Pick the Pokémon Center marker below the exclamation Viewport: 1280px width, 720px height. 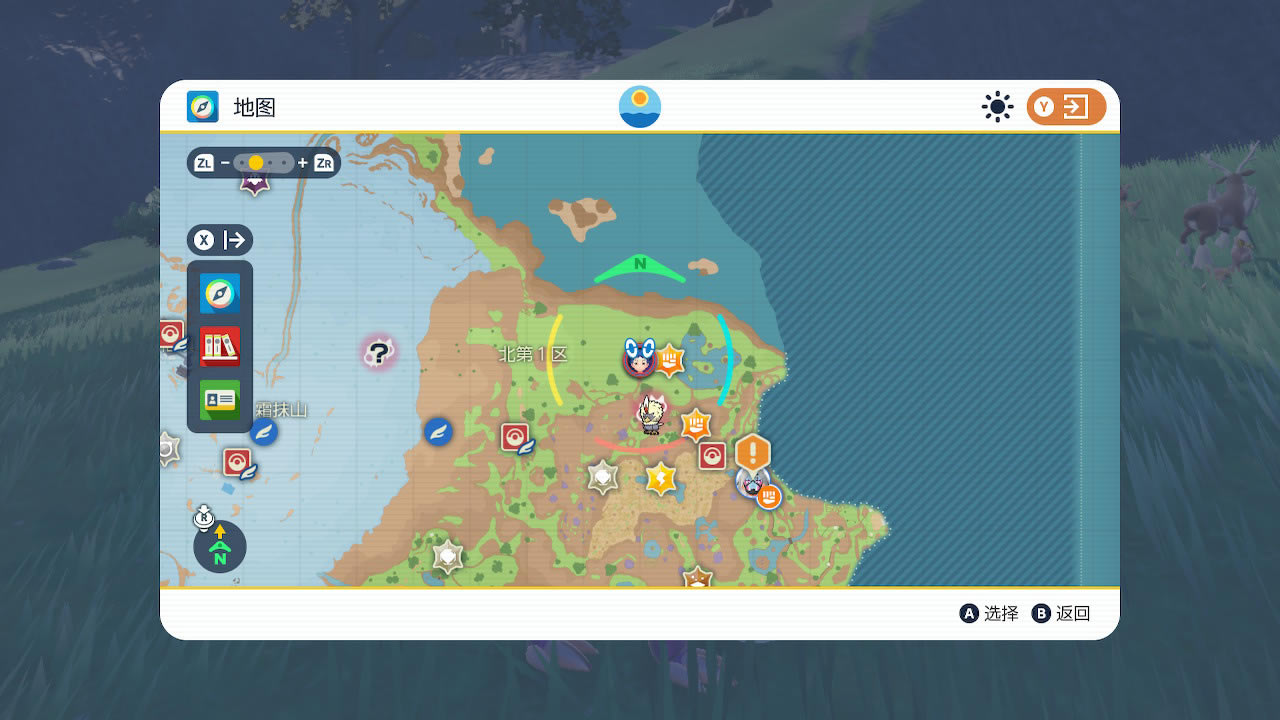point(712,456)
